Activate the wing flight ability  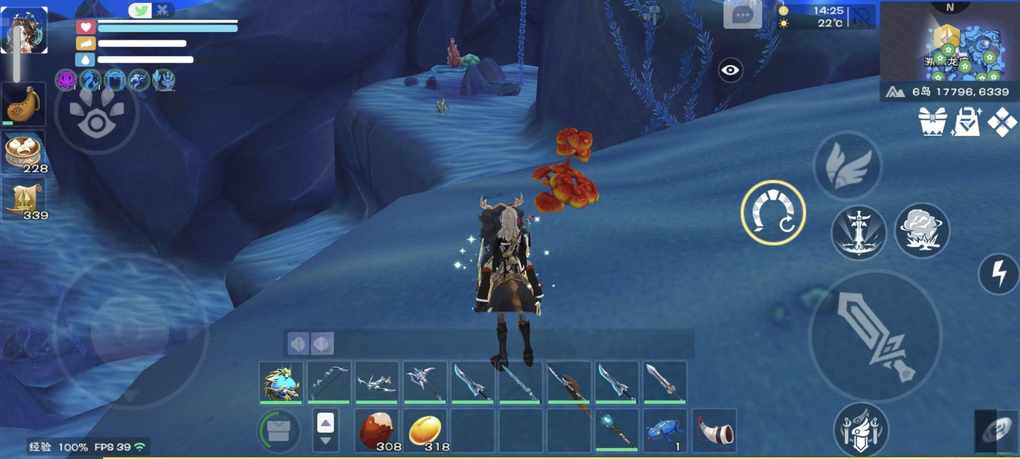846,166
